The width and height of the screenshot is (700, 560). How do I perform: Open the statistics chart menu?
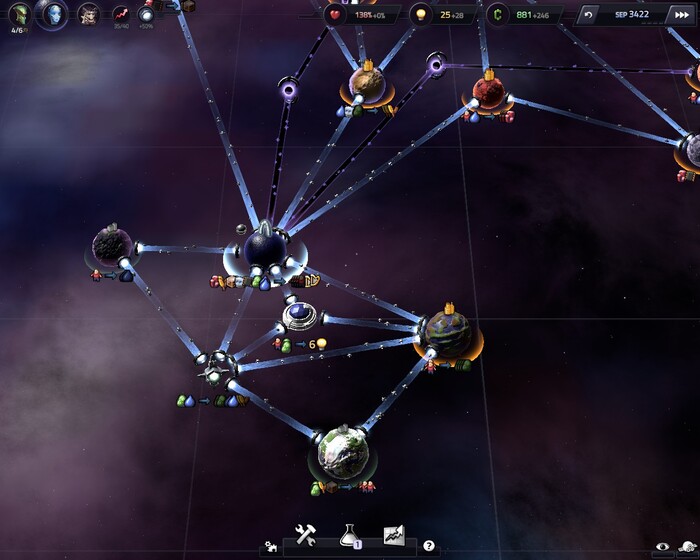tap(393, 535)
